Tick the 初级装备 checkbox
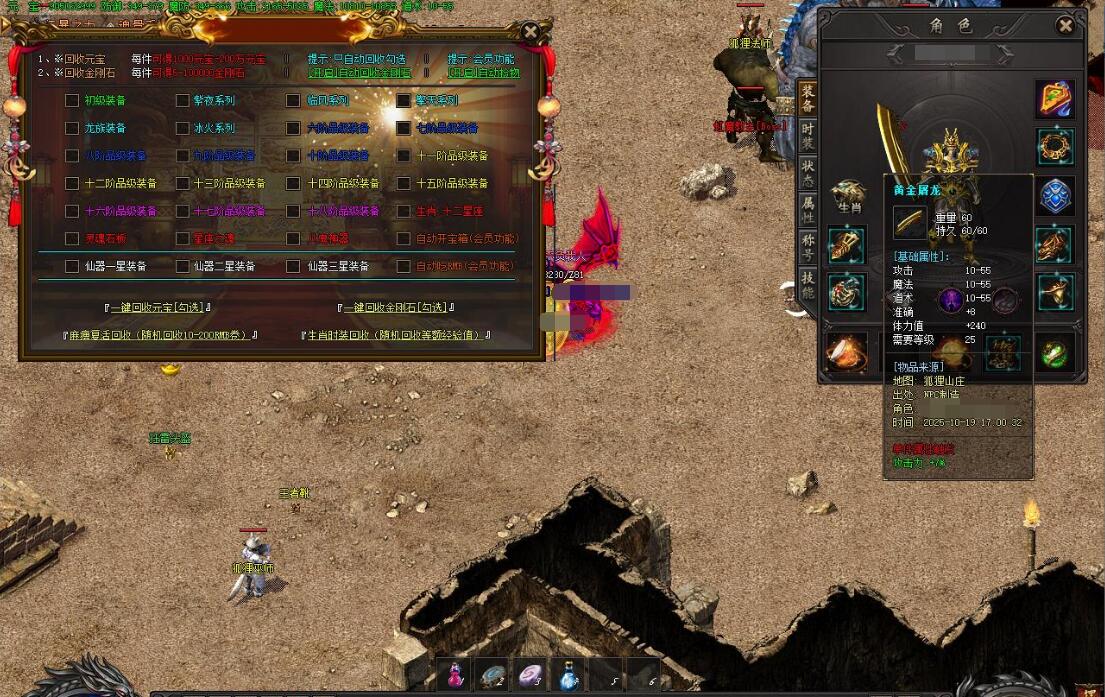 (x=72, y=100)
